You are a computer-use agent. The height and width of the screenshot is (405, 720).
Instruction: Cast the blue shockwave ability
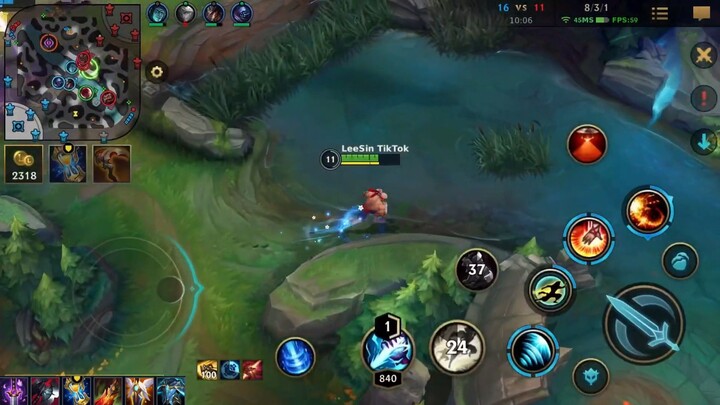coord(532,351)
